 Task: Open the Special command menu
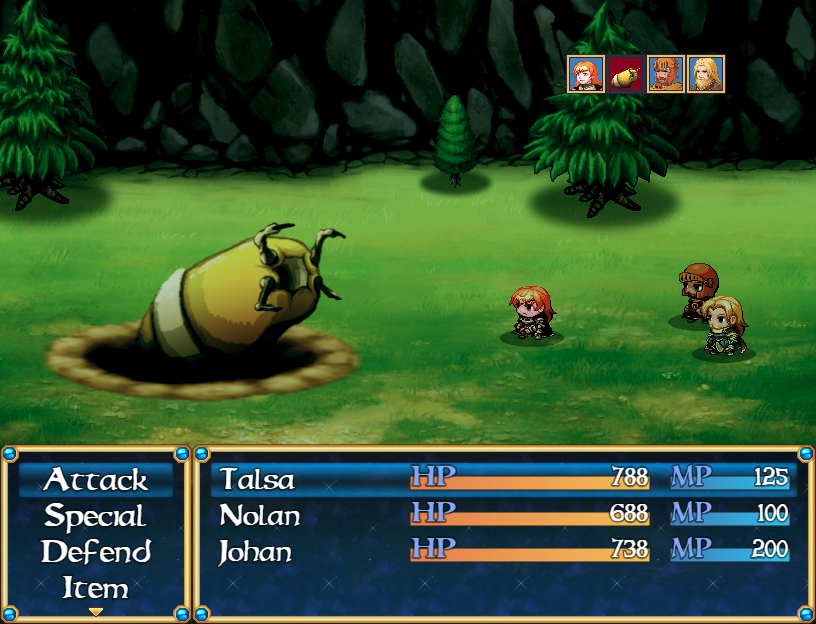96,517
